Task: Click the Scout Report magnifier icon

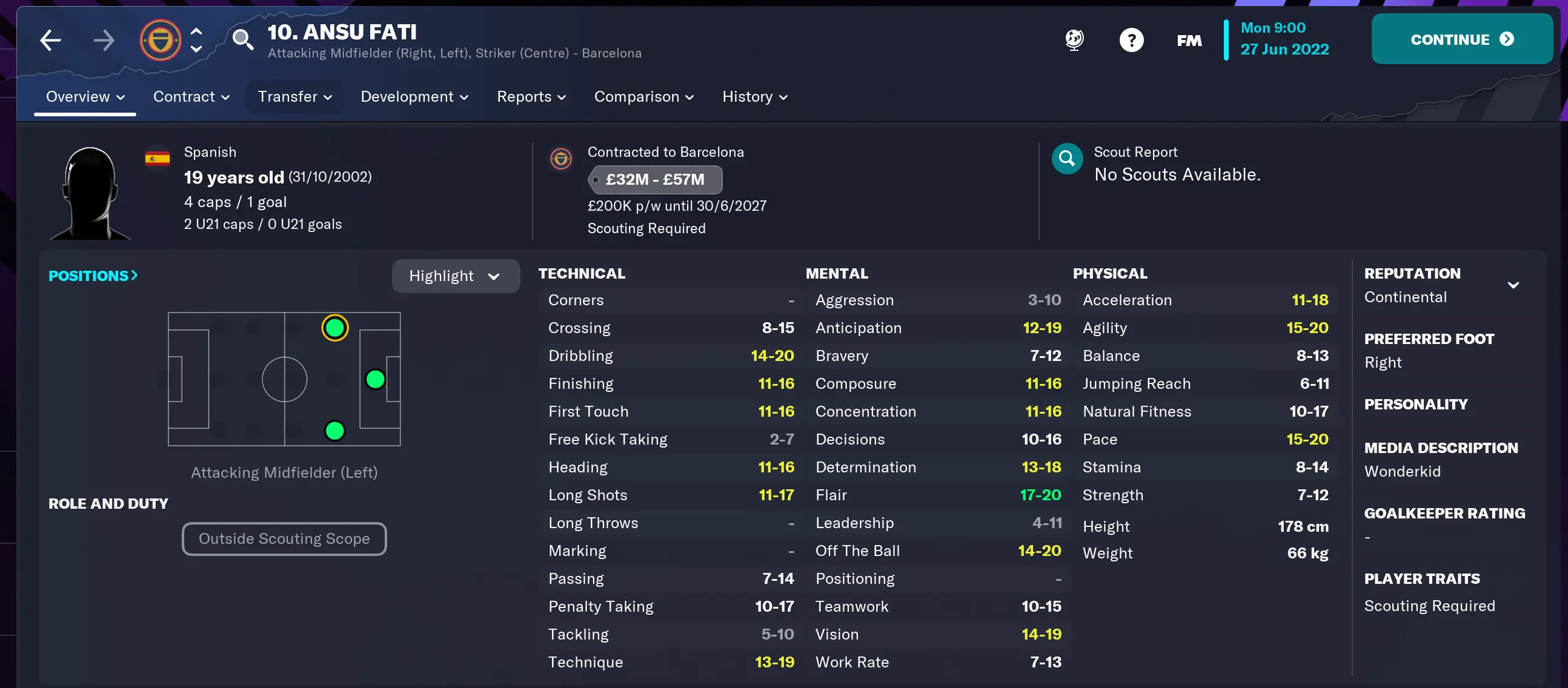Action: click(1067, 158)
